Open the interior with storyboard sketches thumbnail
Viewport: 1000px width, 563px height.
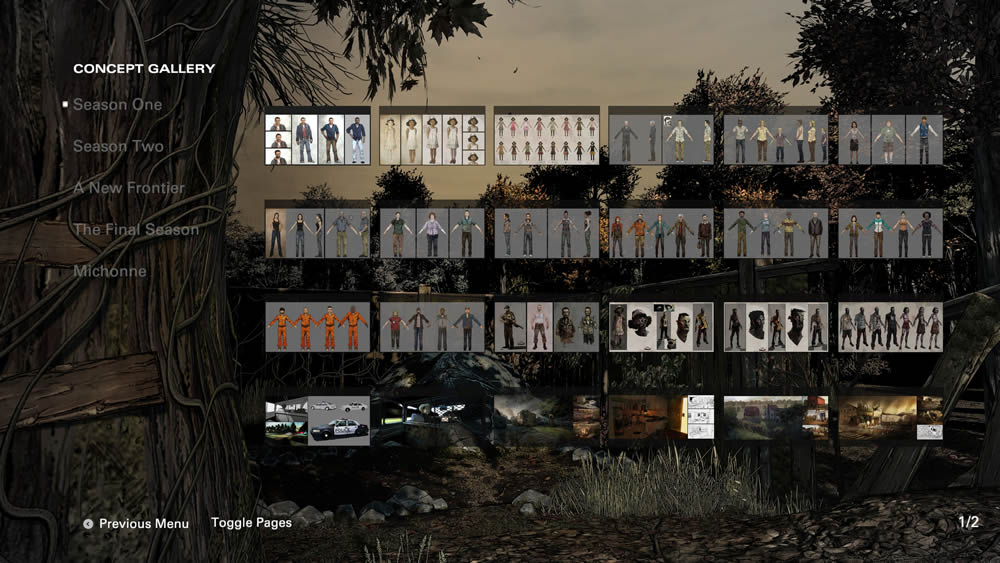[662, 417]
